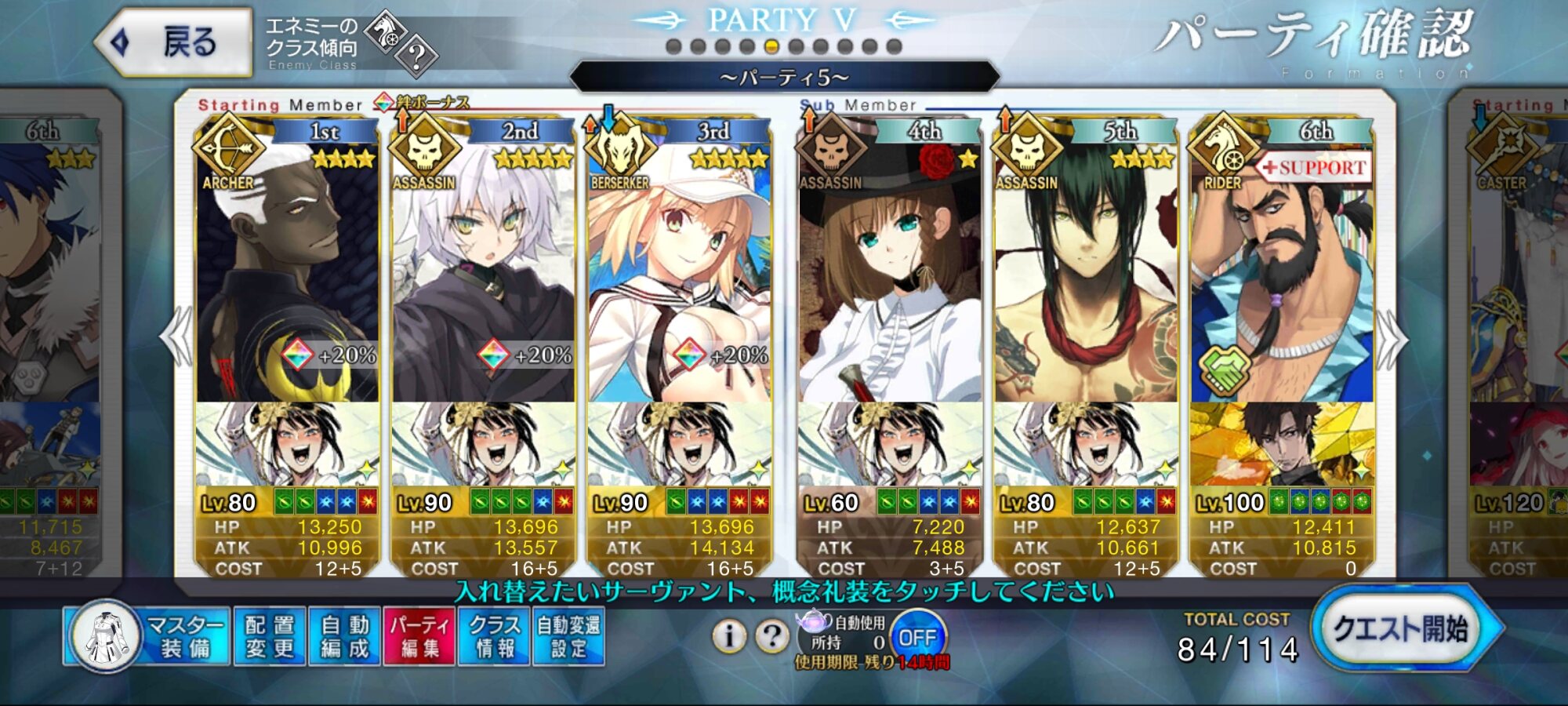Image resolution: width=1568 pixels, height=706 pixels.
Task: Choose 自動編成 auto formation
Action: [x=344, y=636]
